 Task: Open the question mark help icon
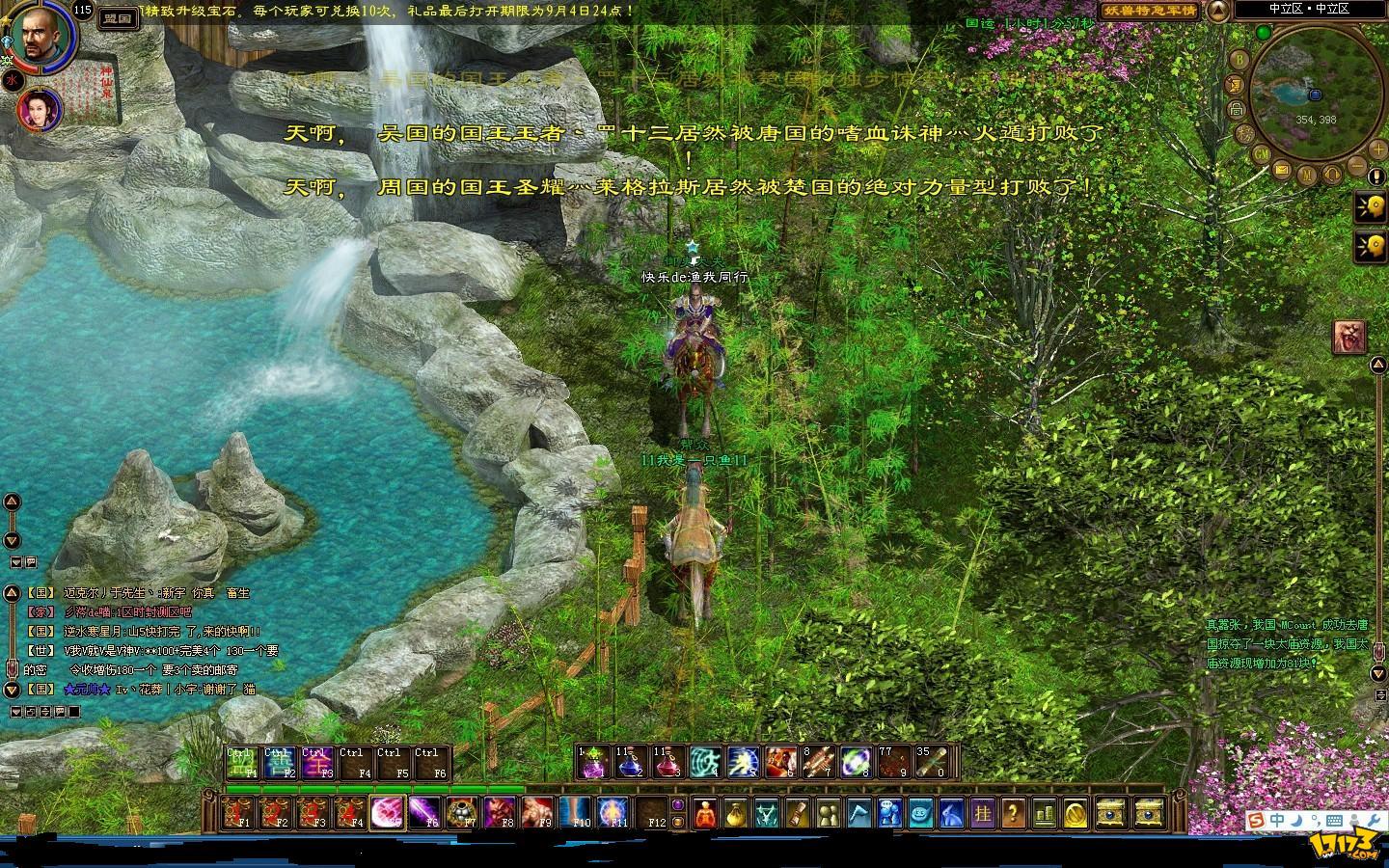1013,813
